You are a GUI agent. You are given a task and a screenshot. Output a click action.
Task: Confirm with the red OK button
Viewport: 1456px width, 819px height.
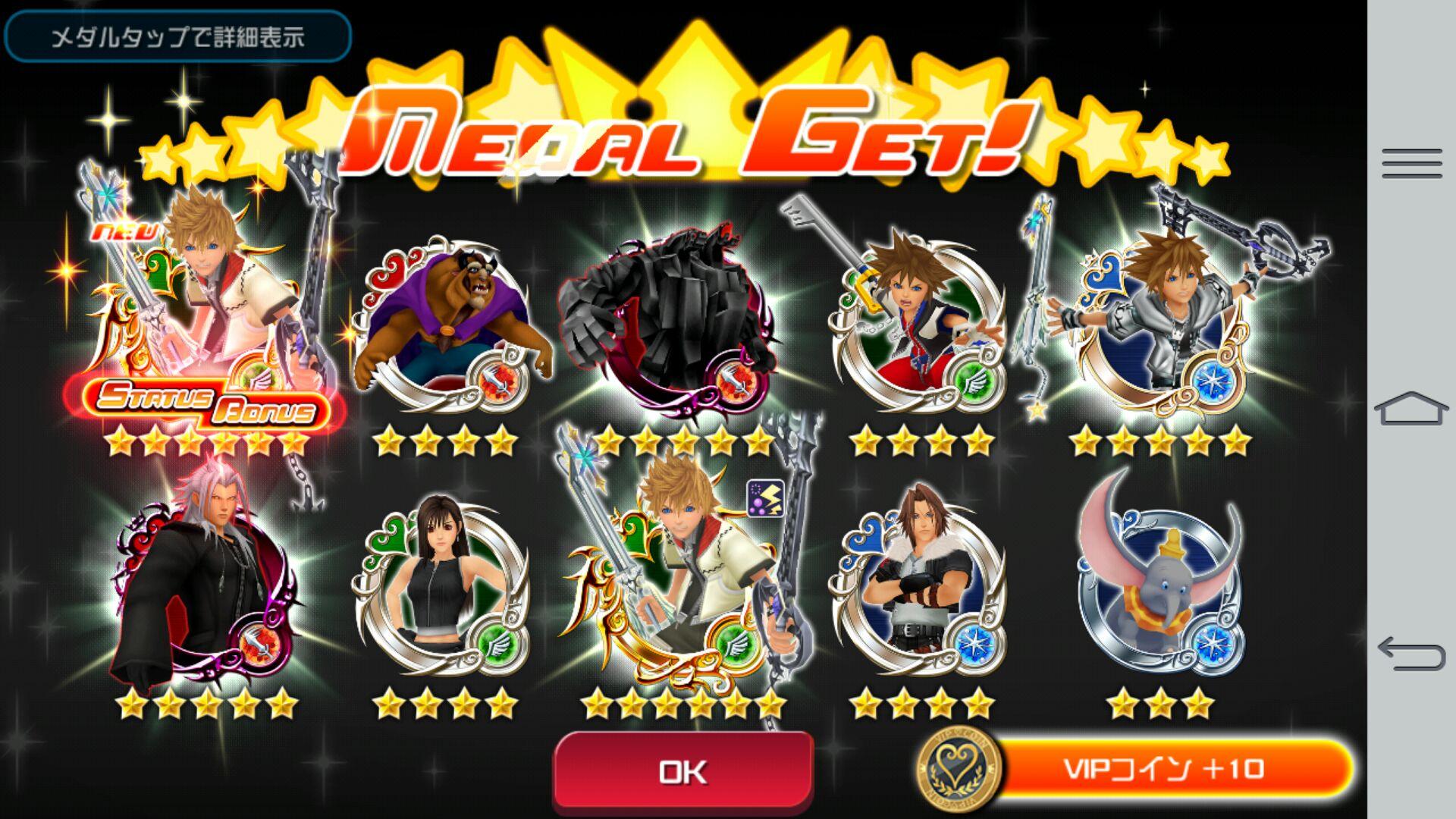point(683,770)
